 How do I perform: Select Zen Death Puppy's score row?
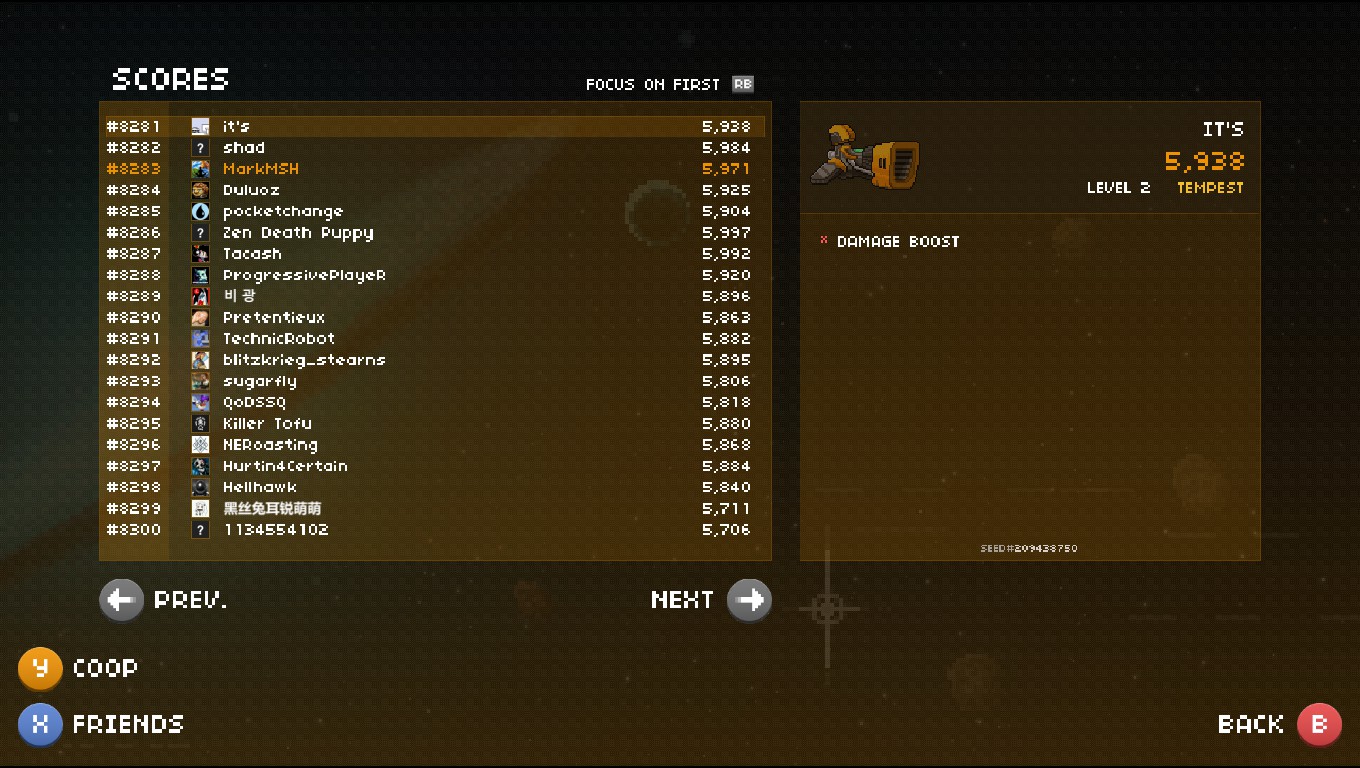point(435,233)
